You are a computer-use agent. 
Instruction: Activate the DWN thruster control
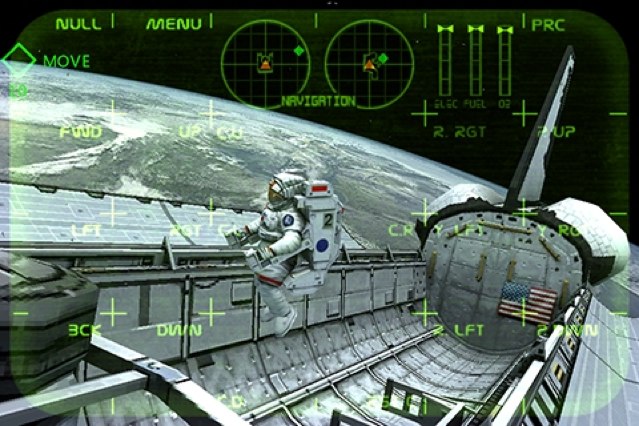pos(179,329)
